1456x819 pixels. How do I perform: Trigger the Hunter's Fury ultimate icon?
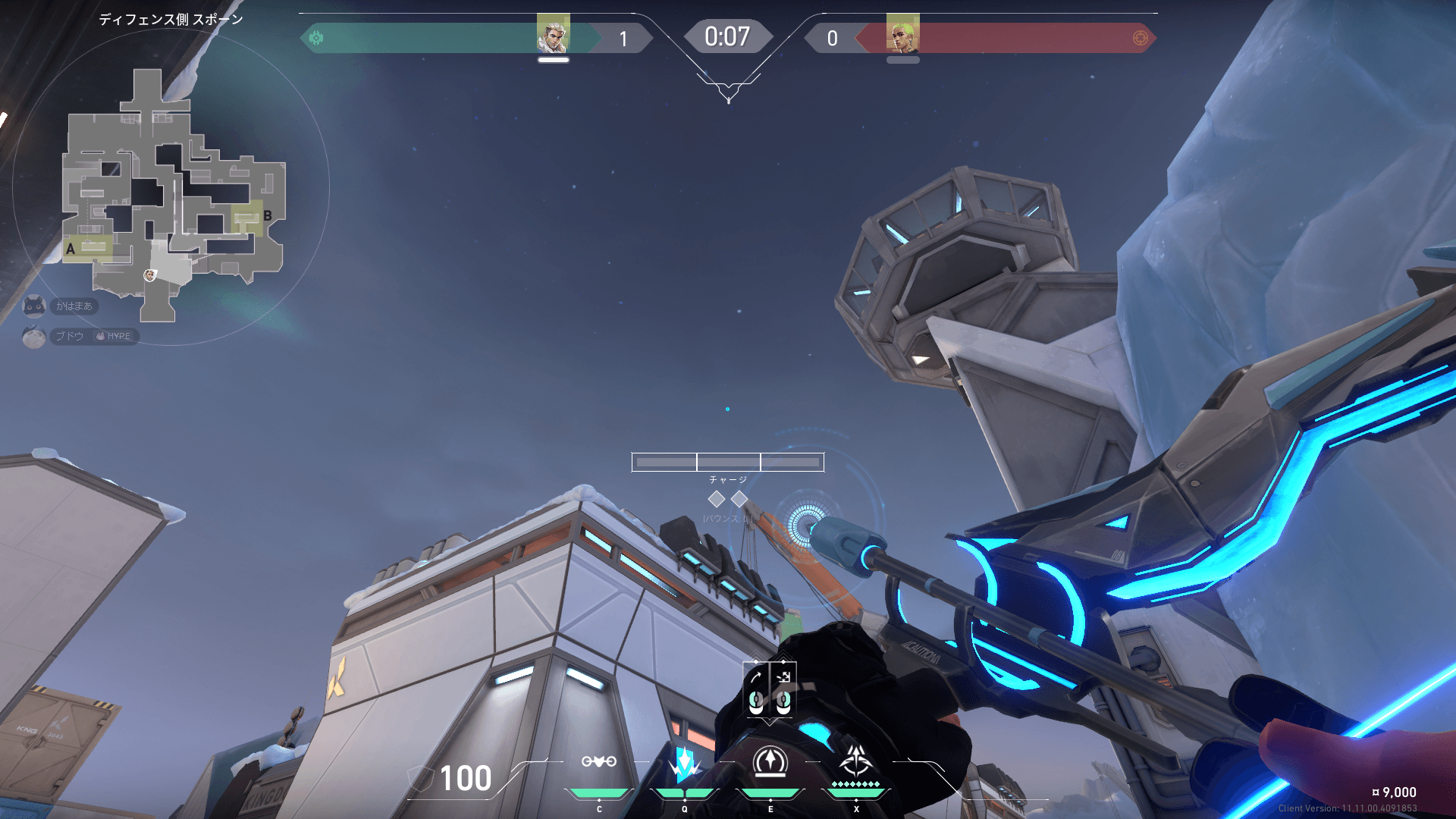(x=856, y=762)
